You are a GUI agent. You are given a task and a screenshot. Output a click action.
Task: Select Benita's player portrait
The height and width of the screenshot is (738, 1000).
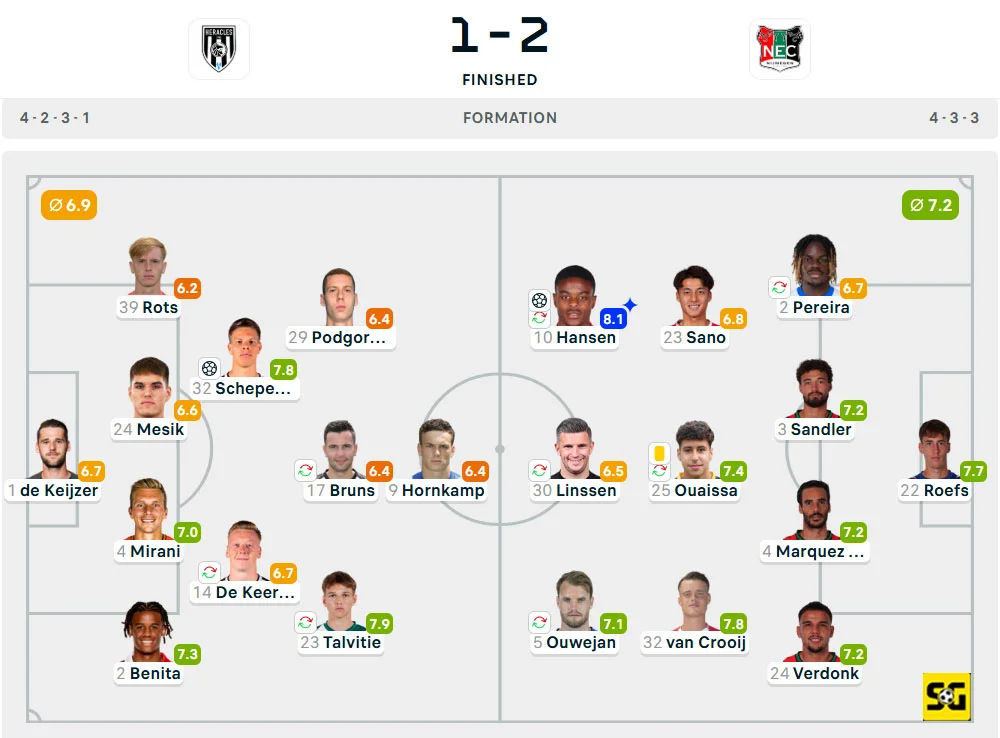[147, 631]
